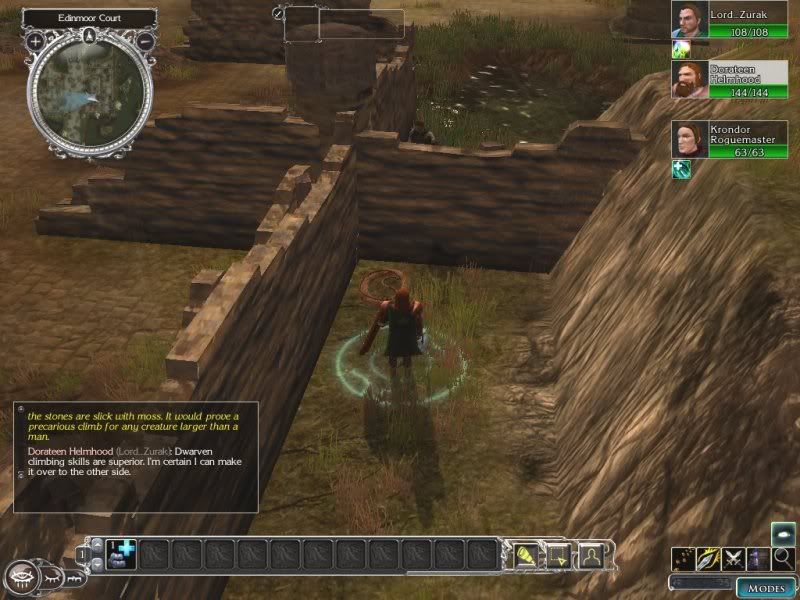Click the chat message log panel
800x600 pixels.
click(134, 456)
